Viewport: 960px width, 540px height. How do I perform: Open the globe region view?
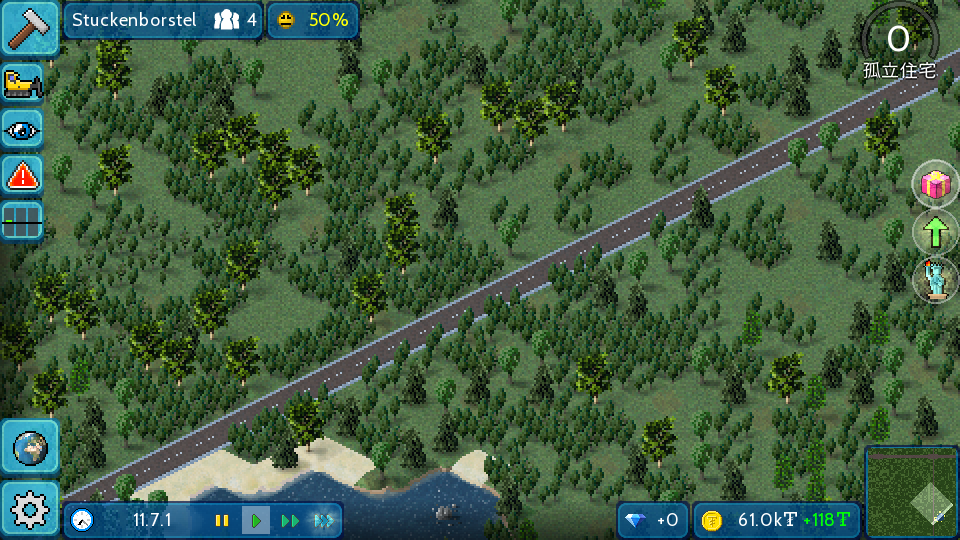(30, 446)
